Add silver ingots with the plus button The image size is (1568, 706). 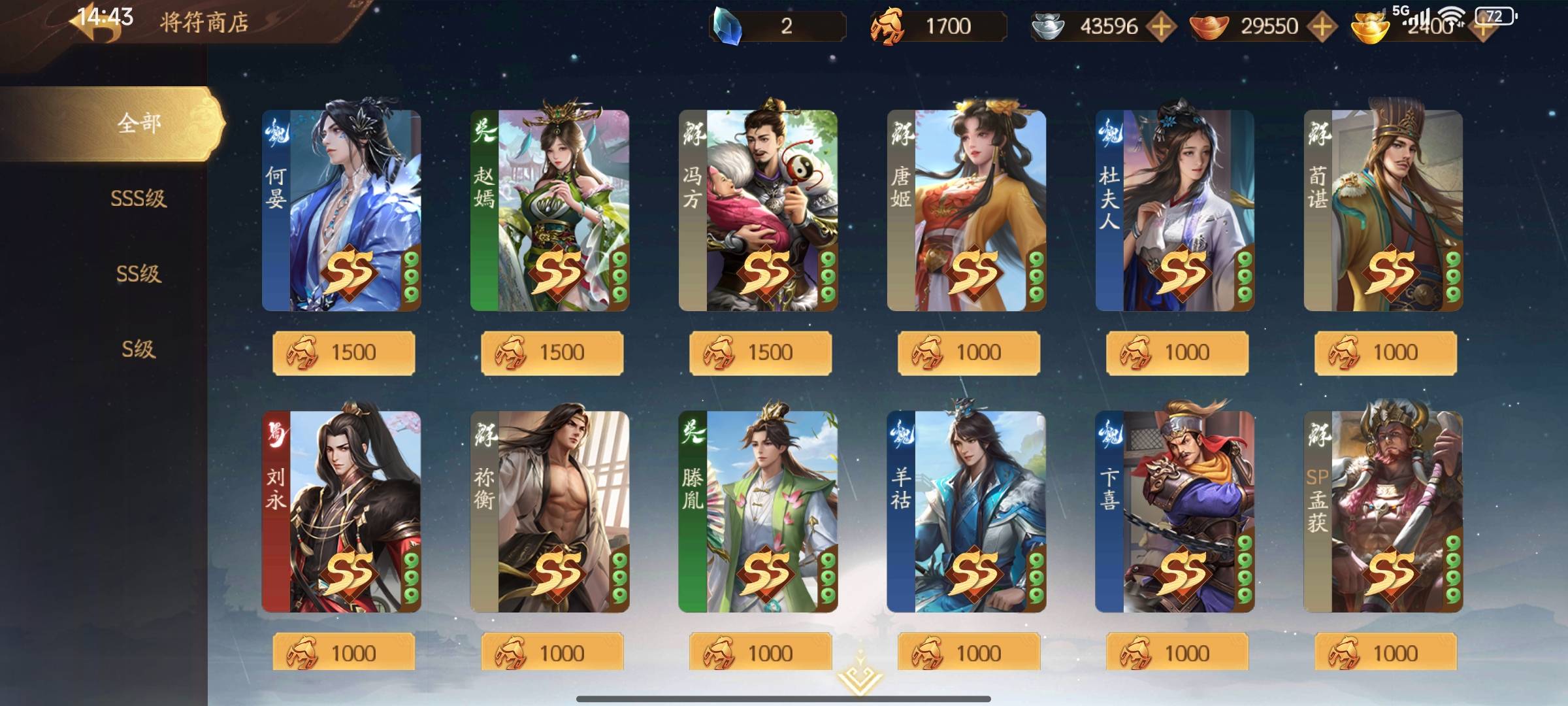[1161, 27]
